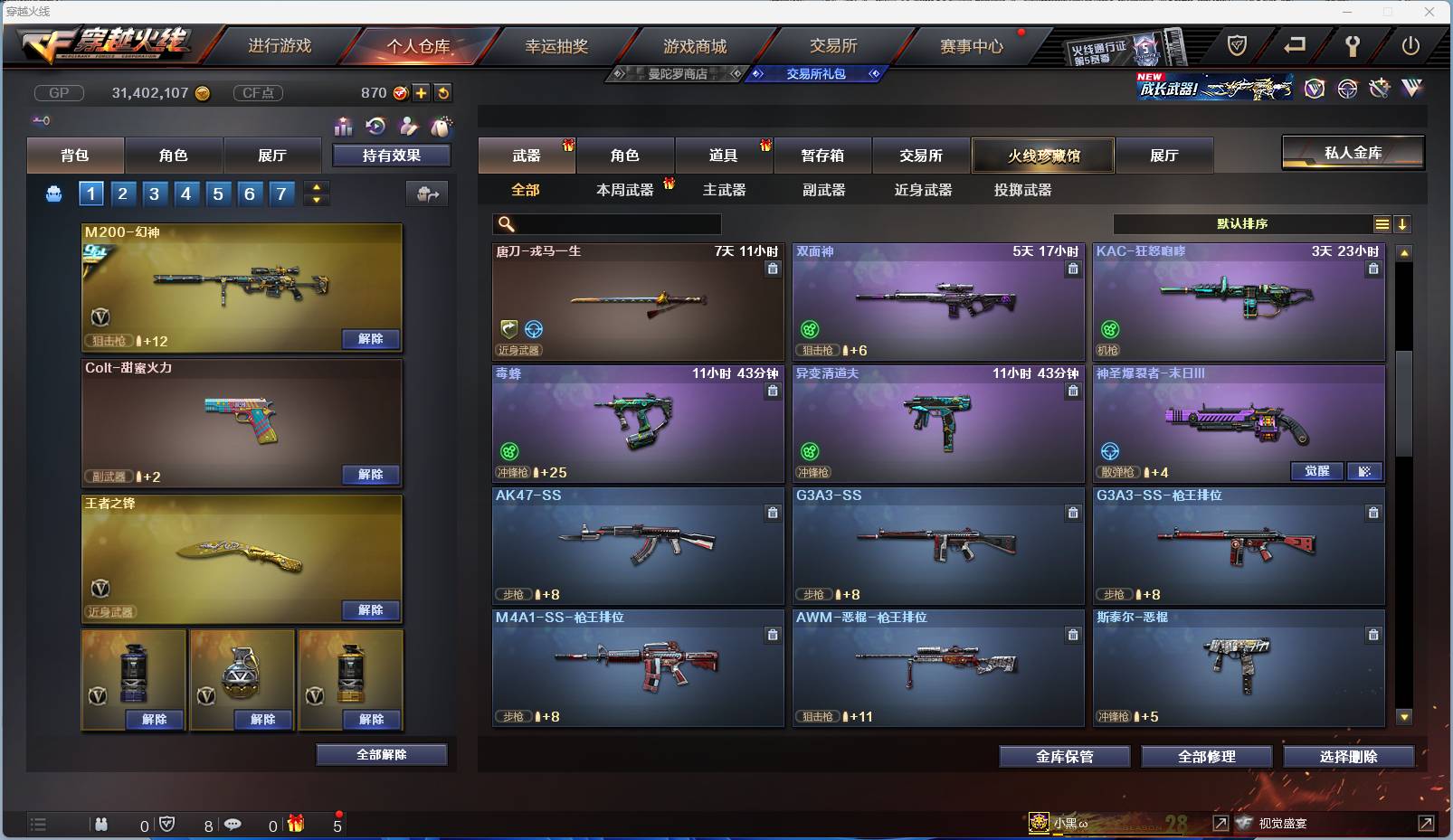Recharge CF points with the plus icon

(x=422, y=92)
